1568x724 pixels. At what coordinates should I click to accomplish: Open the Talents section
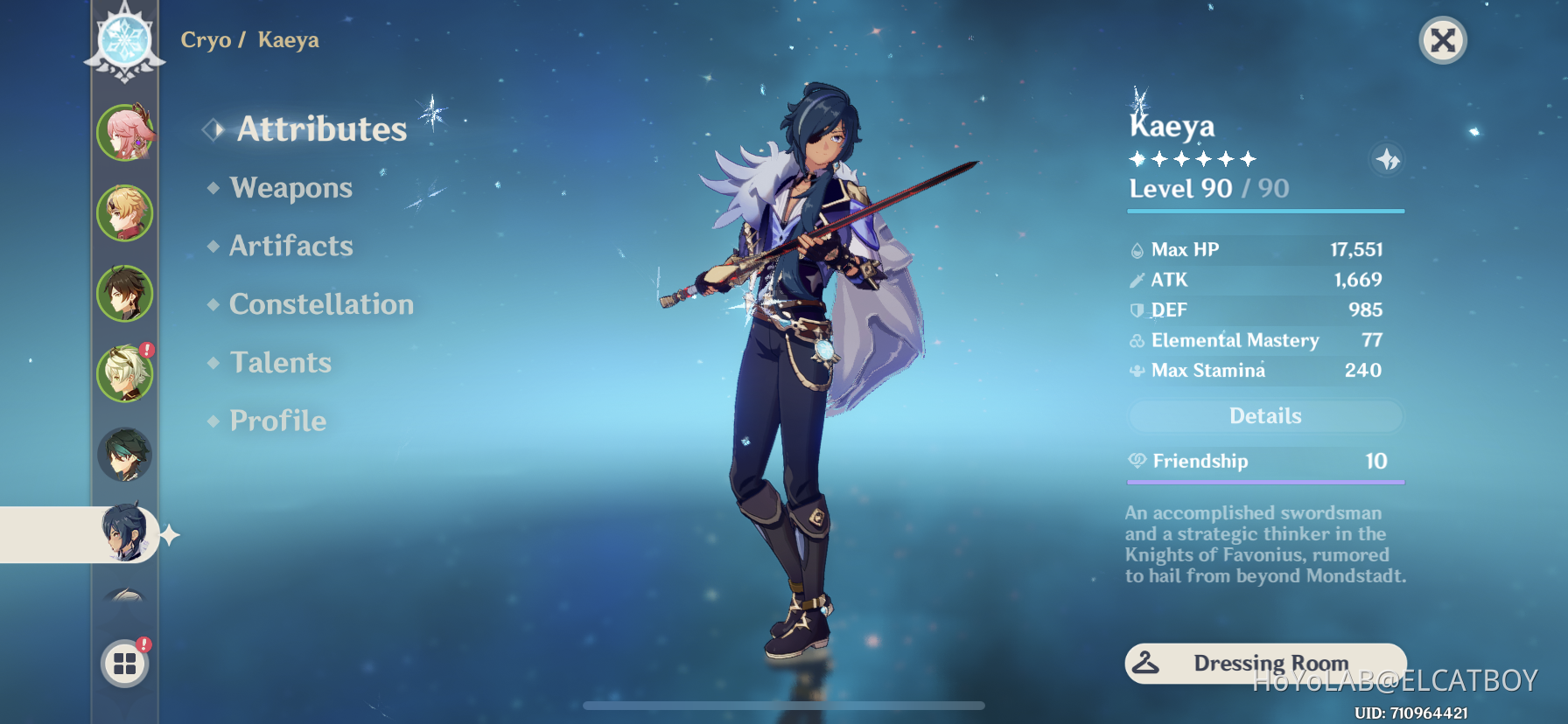280,362
